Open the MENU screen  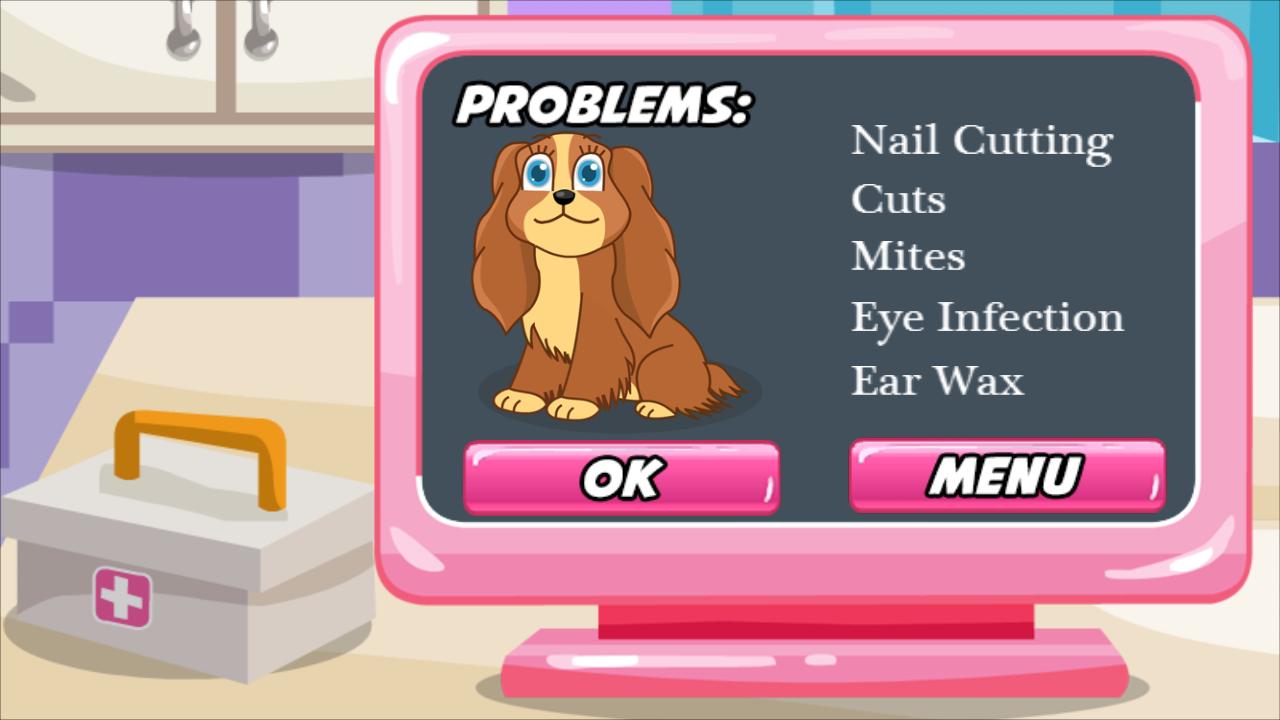click(x=1006, y=476)
